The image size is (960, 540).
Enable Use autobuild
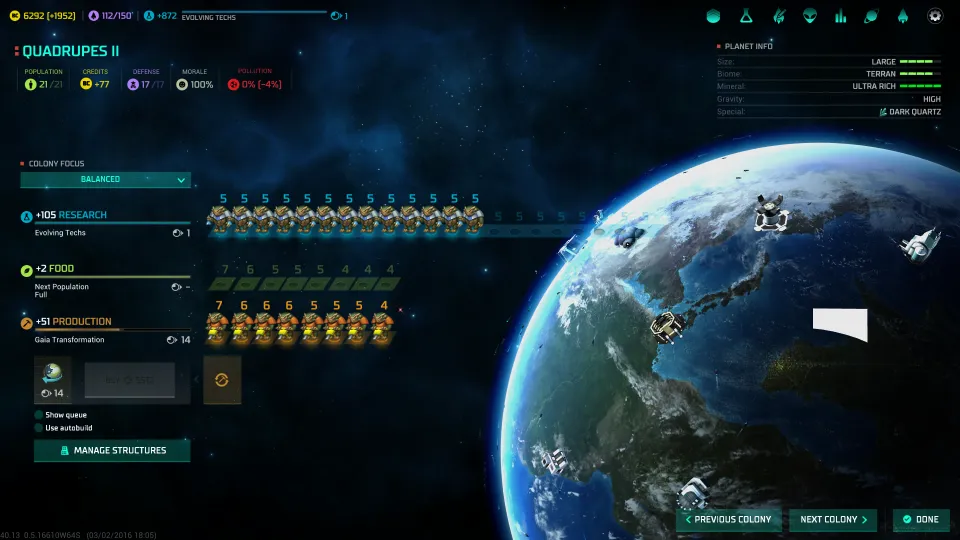click(x=39, y=428)
